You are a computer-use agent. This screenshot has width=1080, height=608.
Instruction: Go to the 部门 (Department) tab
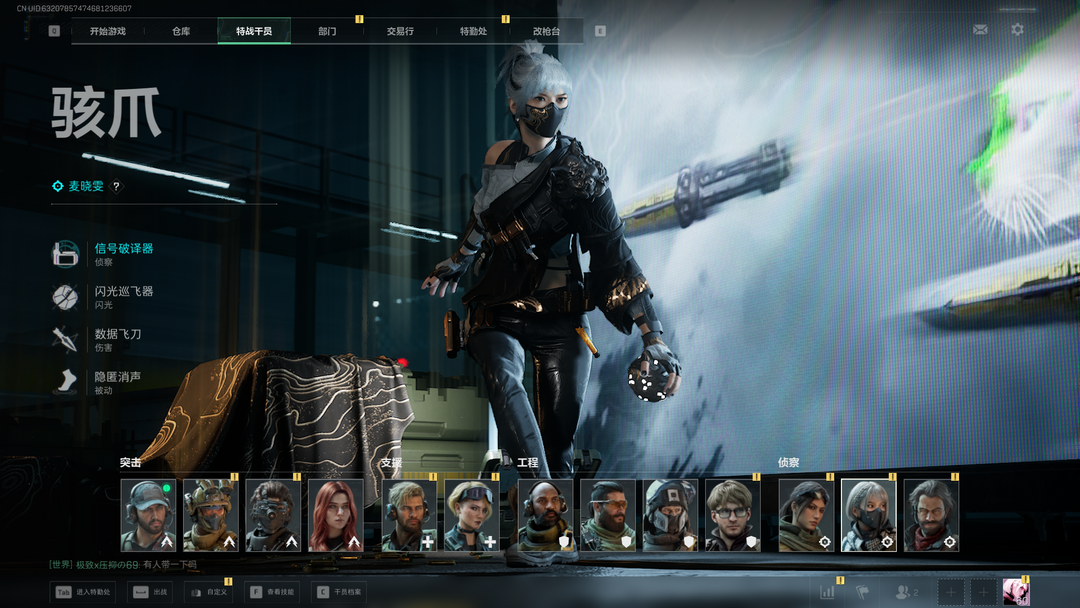(x=327, y=31)
